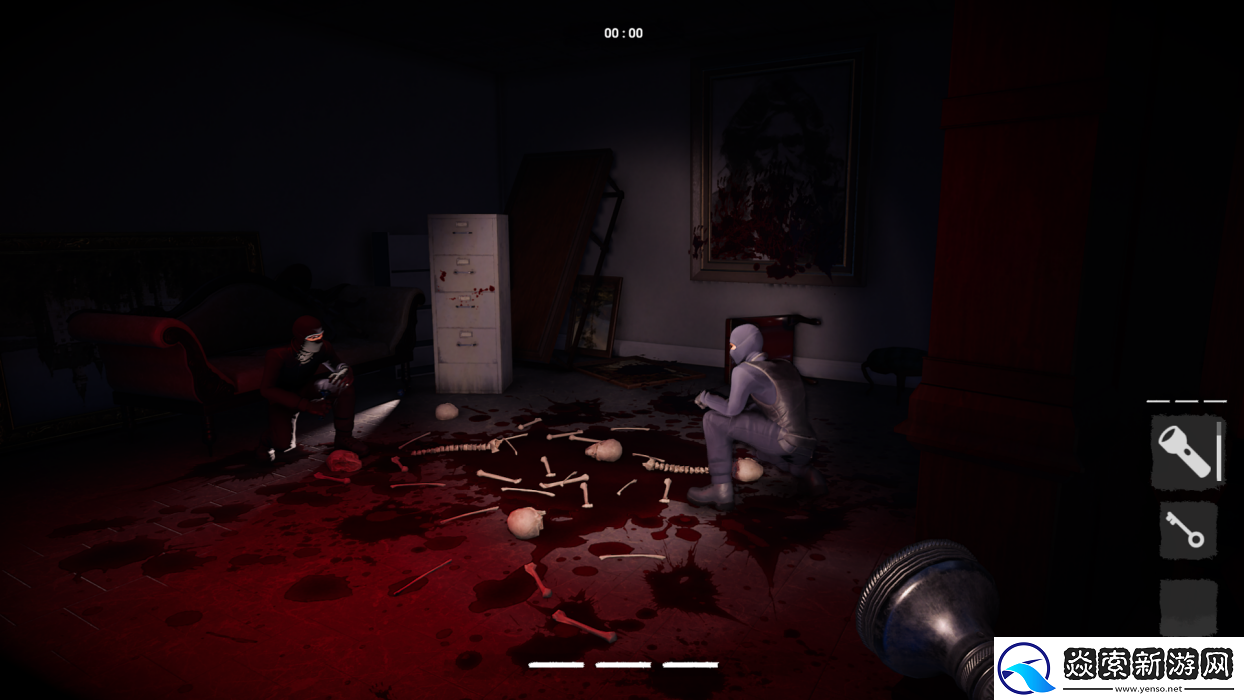Select the key inventory slot
This screenshot has width=1244, height=700.
click(1188, 530)
